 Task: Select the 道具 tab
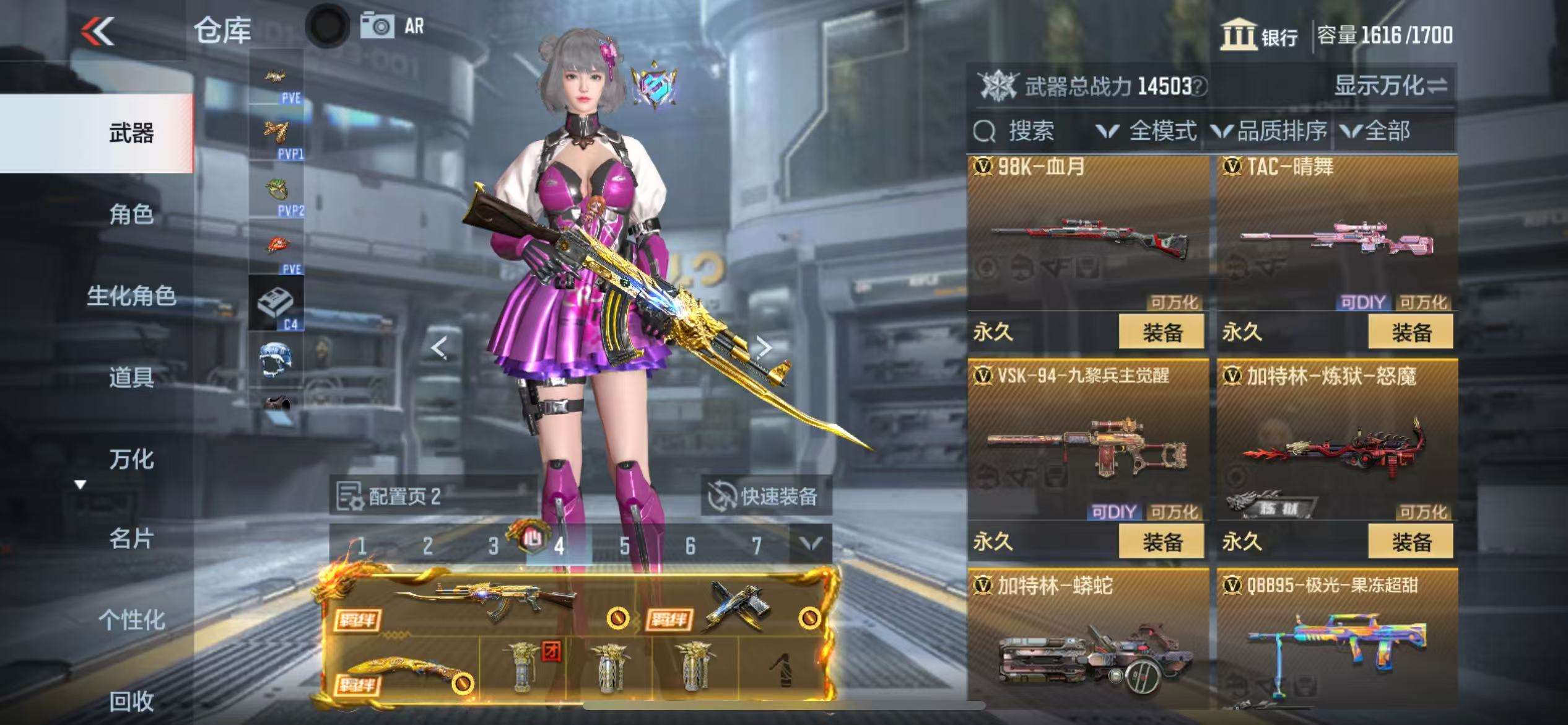point(131,377)
